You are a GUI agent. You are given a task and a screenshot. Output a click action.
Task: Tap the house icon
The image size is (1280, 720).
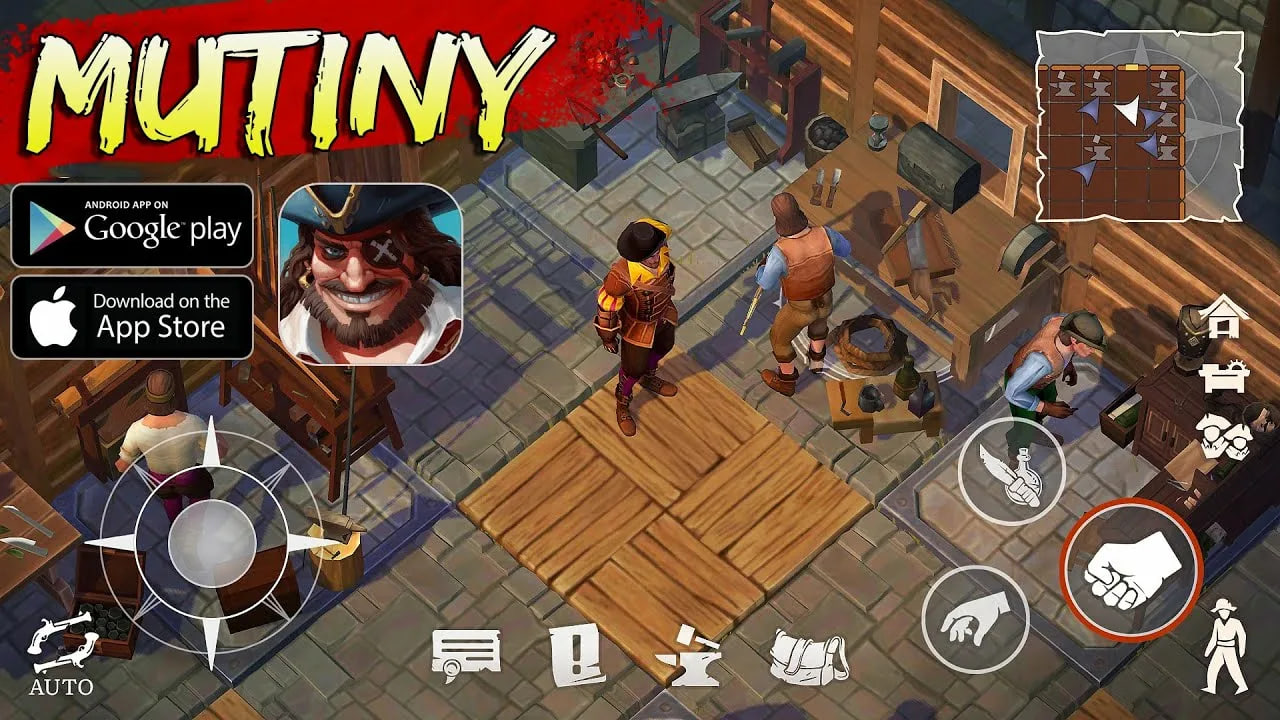1225,318
